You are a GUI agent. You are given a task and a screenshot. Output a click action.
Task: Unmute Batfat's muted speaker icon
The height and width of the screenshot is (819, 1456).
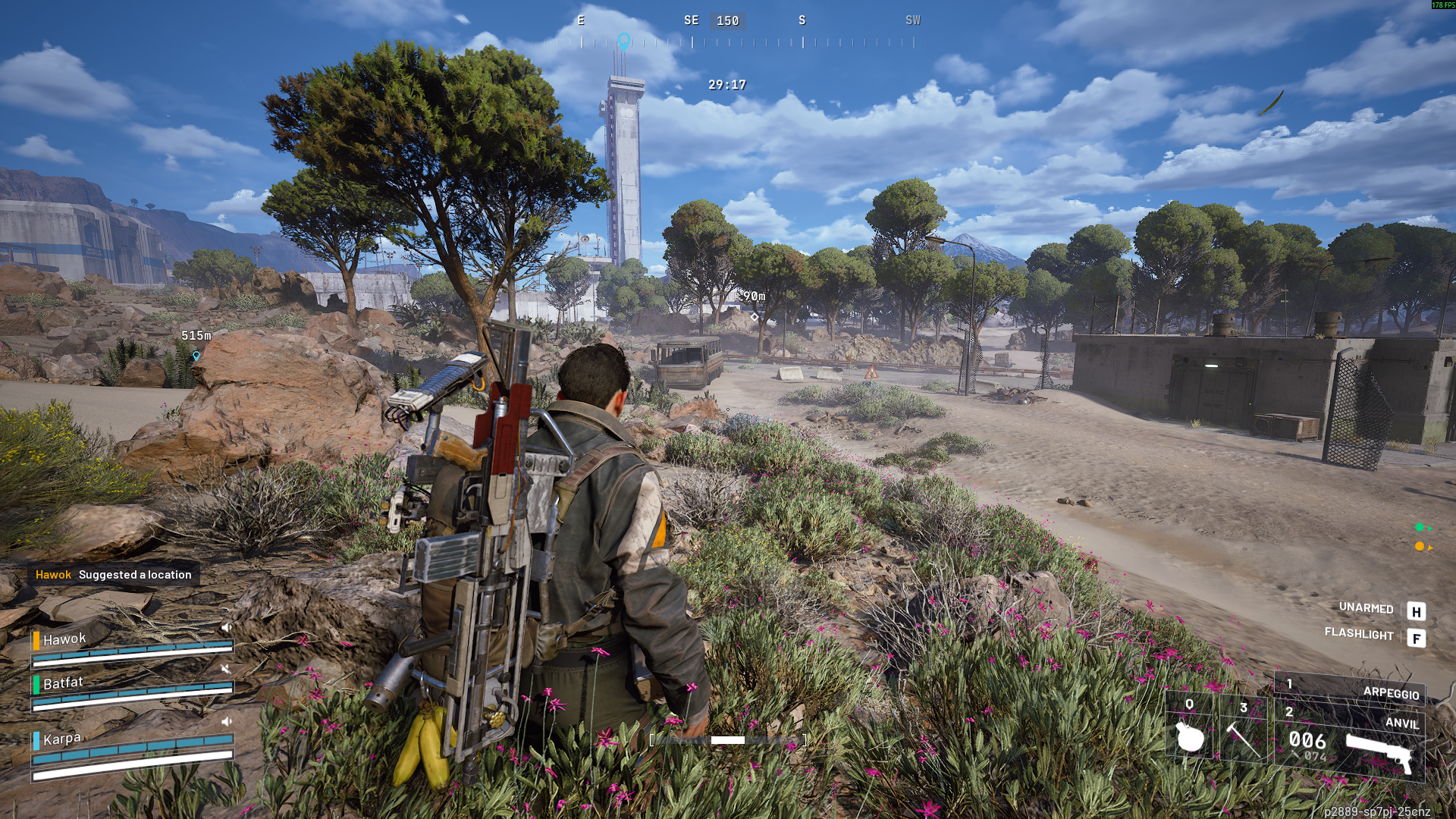(225, 669)
